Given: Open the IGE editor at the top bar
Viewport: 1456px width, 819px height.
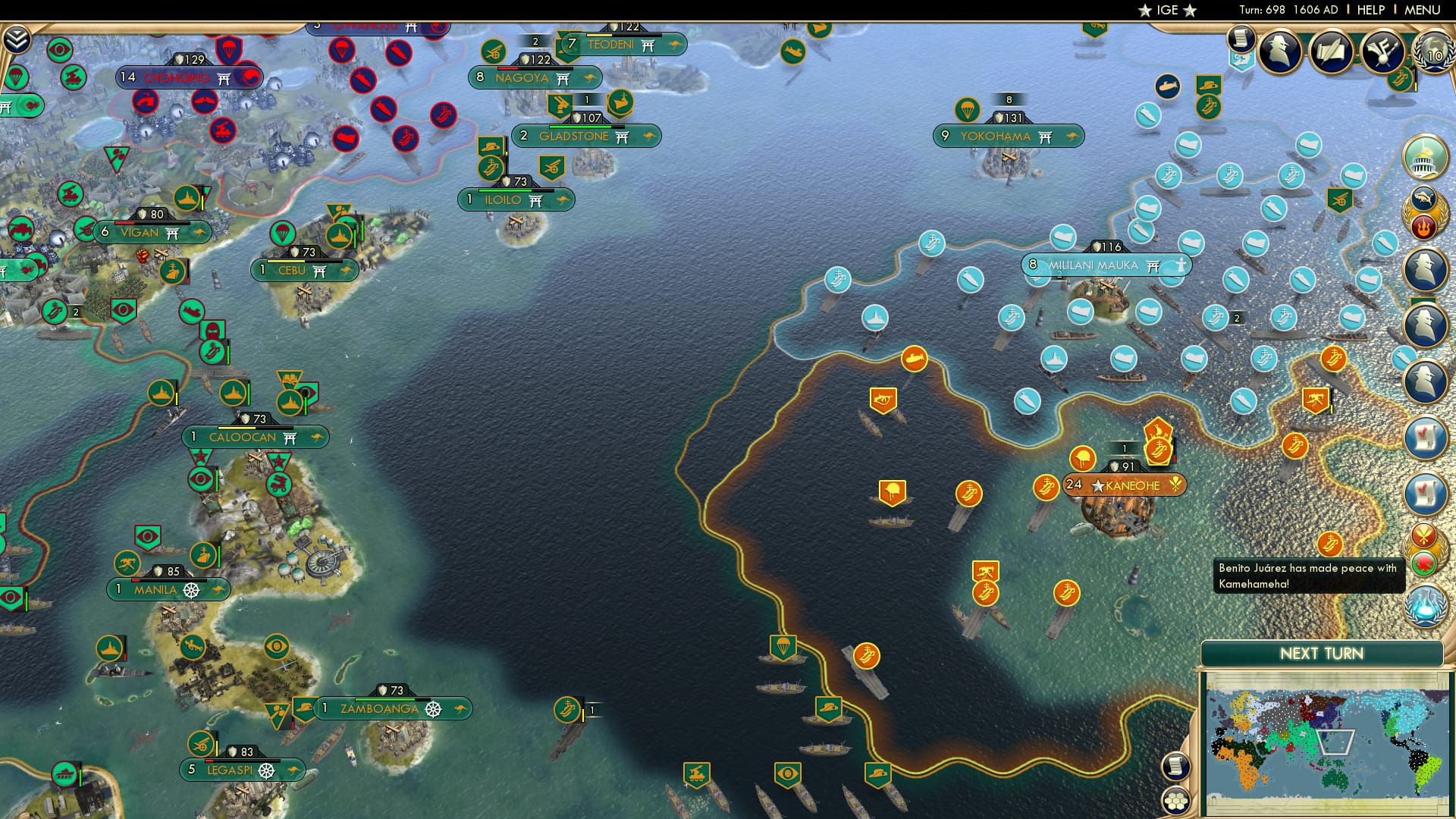Looking at the screenshot, I should (1165, 10).
